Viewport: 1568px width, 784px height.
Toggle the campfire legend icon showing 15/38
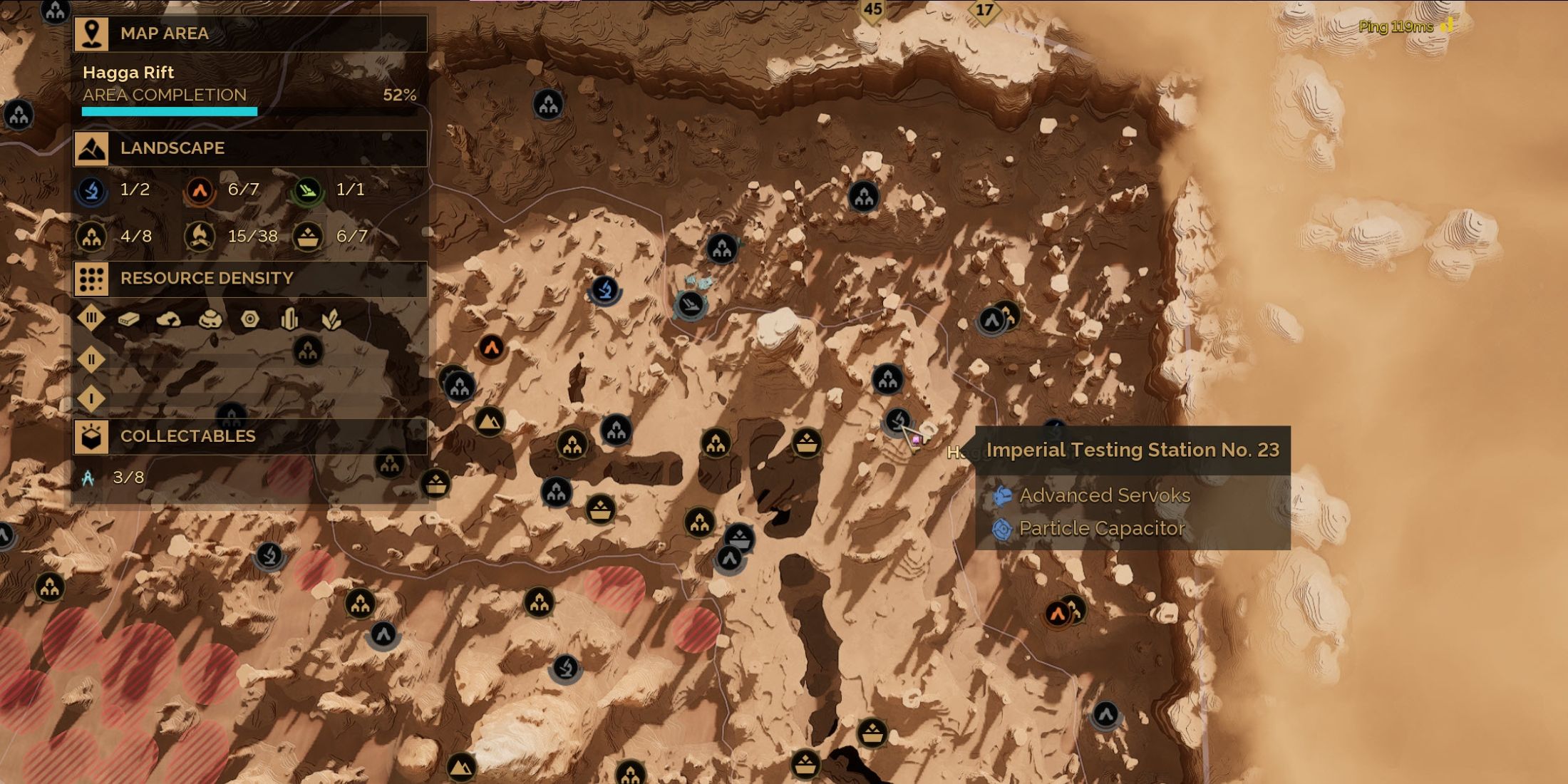[x=200, y=237]
